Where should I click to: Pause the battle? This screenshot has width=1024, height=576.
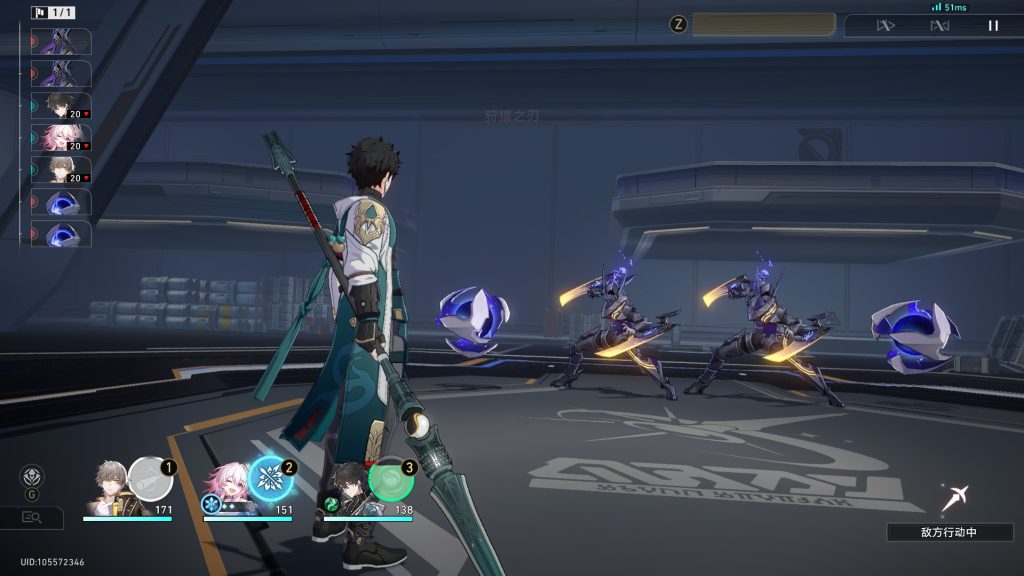(993, 26)
